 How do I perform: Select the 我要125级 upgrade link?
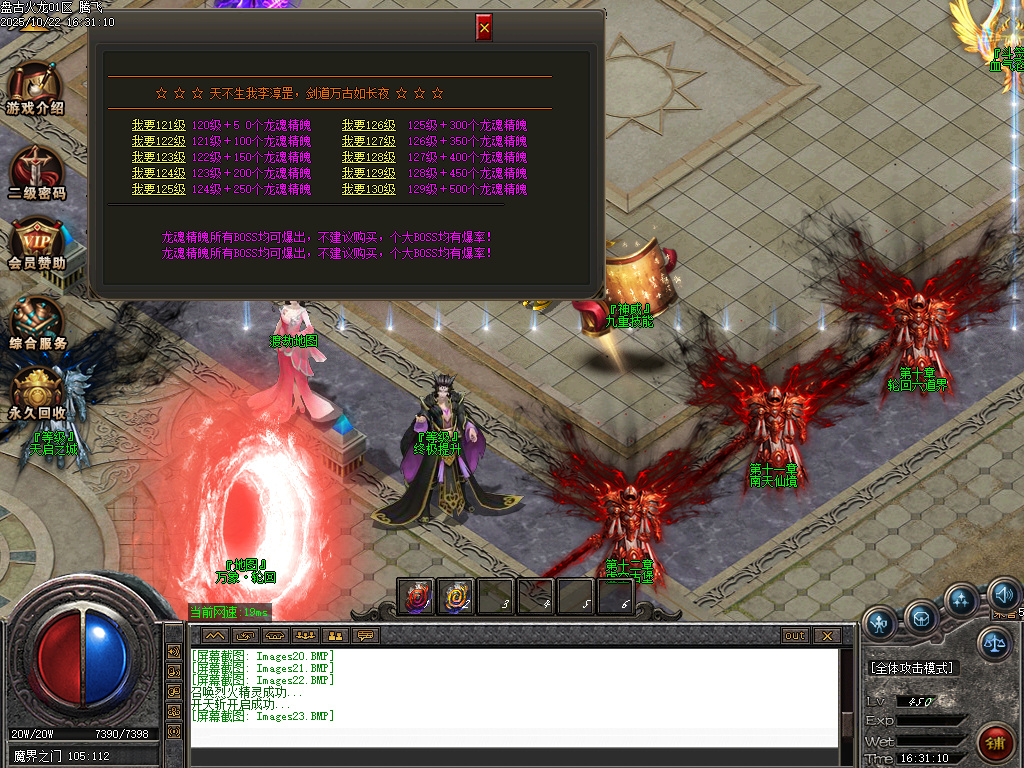(x=158, y=190)
